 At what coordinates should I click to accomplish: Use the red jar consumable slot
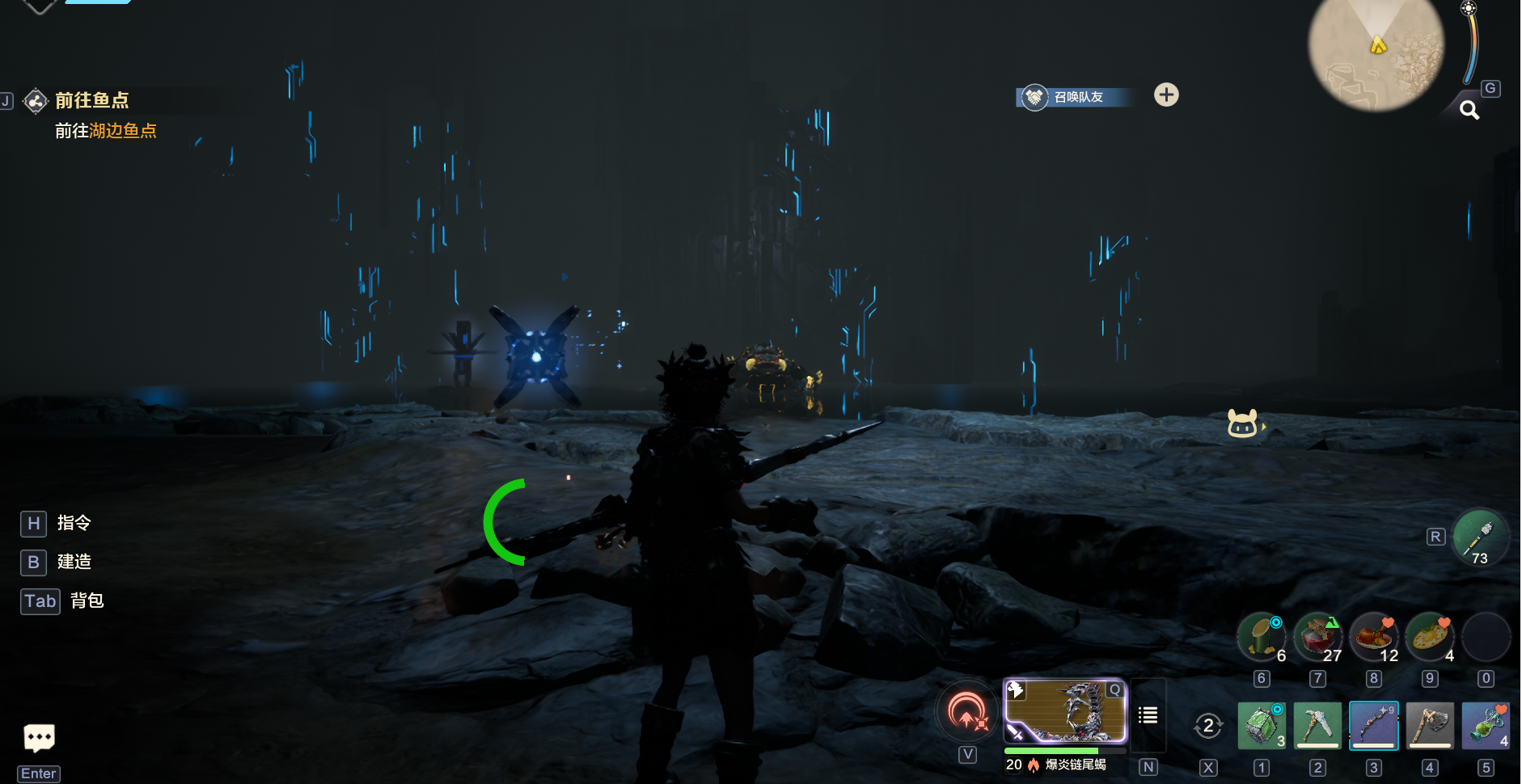1317,637
